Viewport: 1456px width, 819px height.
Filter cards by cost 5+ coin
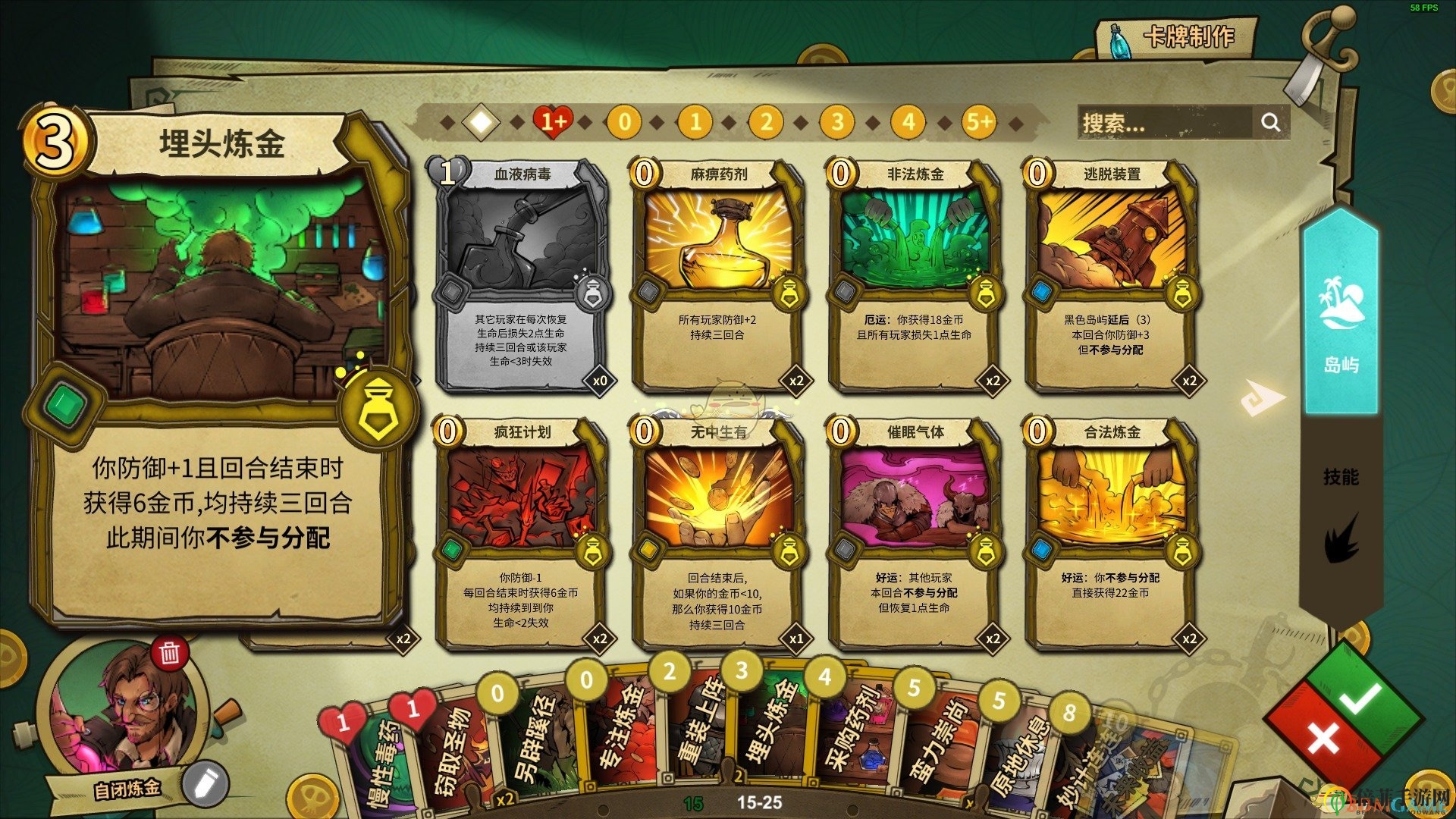tap(978, 122)
